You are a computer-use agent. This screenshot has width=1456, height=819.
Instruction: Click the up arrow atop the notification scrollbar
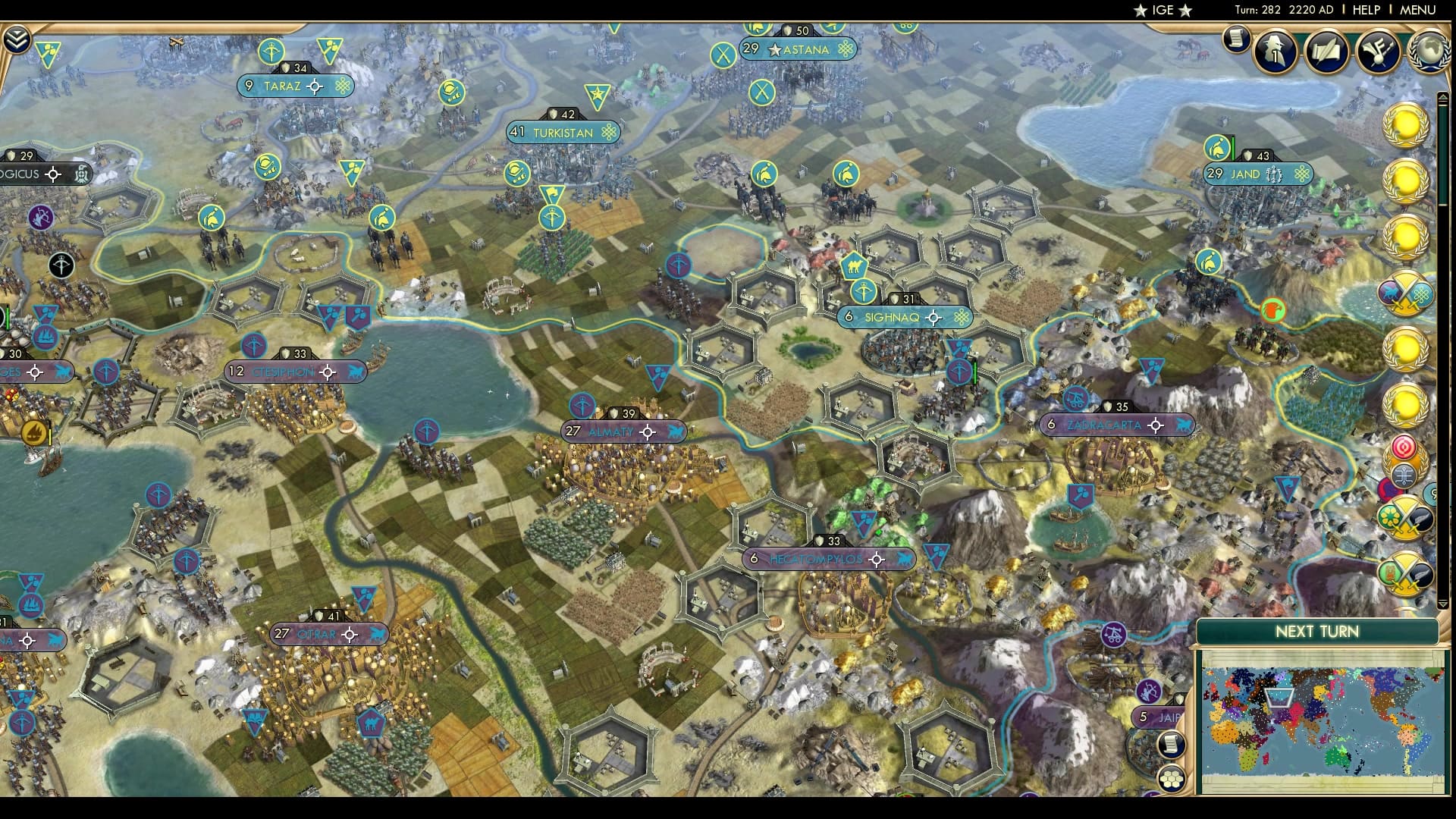tap(1443, 96)
